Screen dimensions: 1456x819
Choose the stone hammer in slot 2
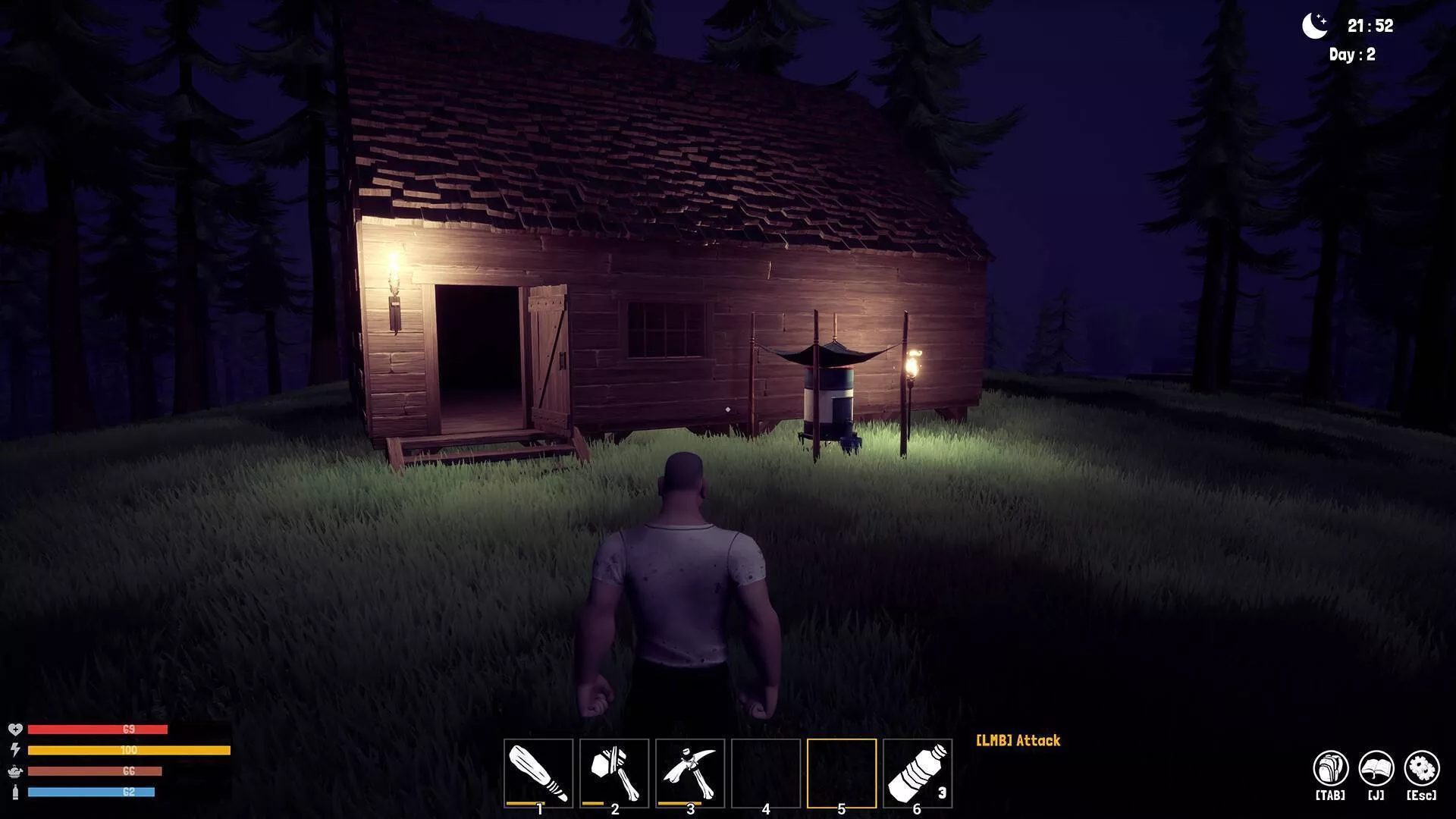point(614,773)
